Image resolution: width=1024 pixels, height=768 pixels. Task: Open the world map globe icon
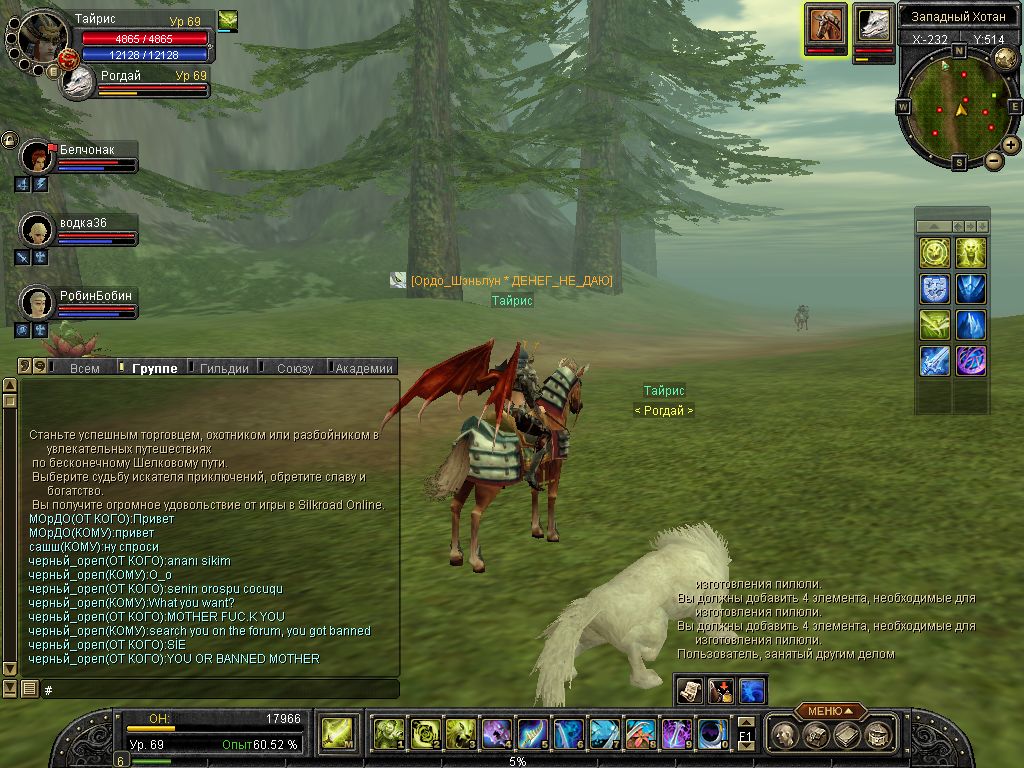[1005, 58]
